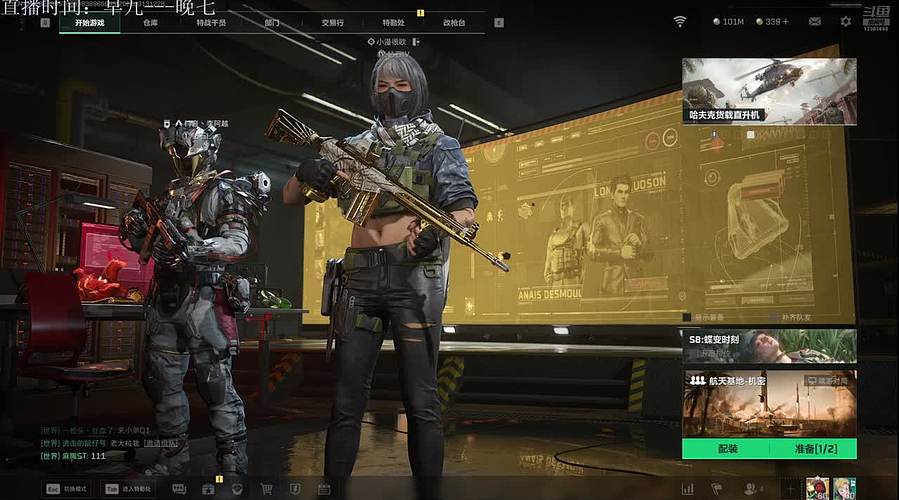Open the 交易行 trading tab
This screenshot has width=899, height=500.
[x=333, y=22]
